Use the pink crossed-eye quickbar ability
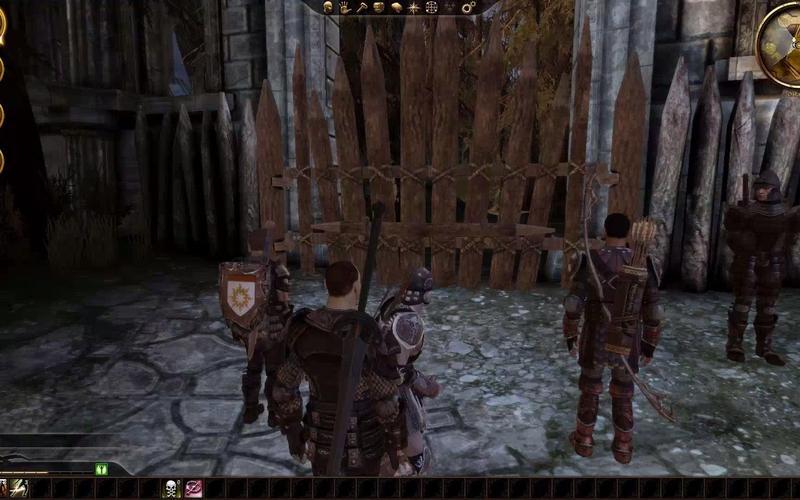This screenshot has height=500, width=800. pos(194,488)
